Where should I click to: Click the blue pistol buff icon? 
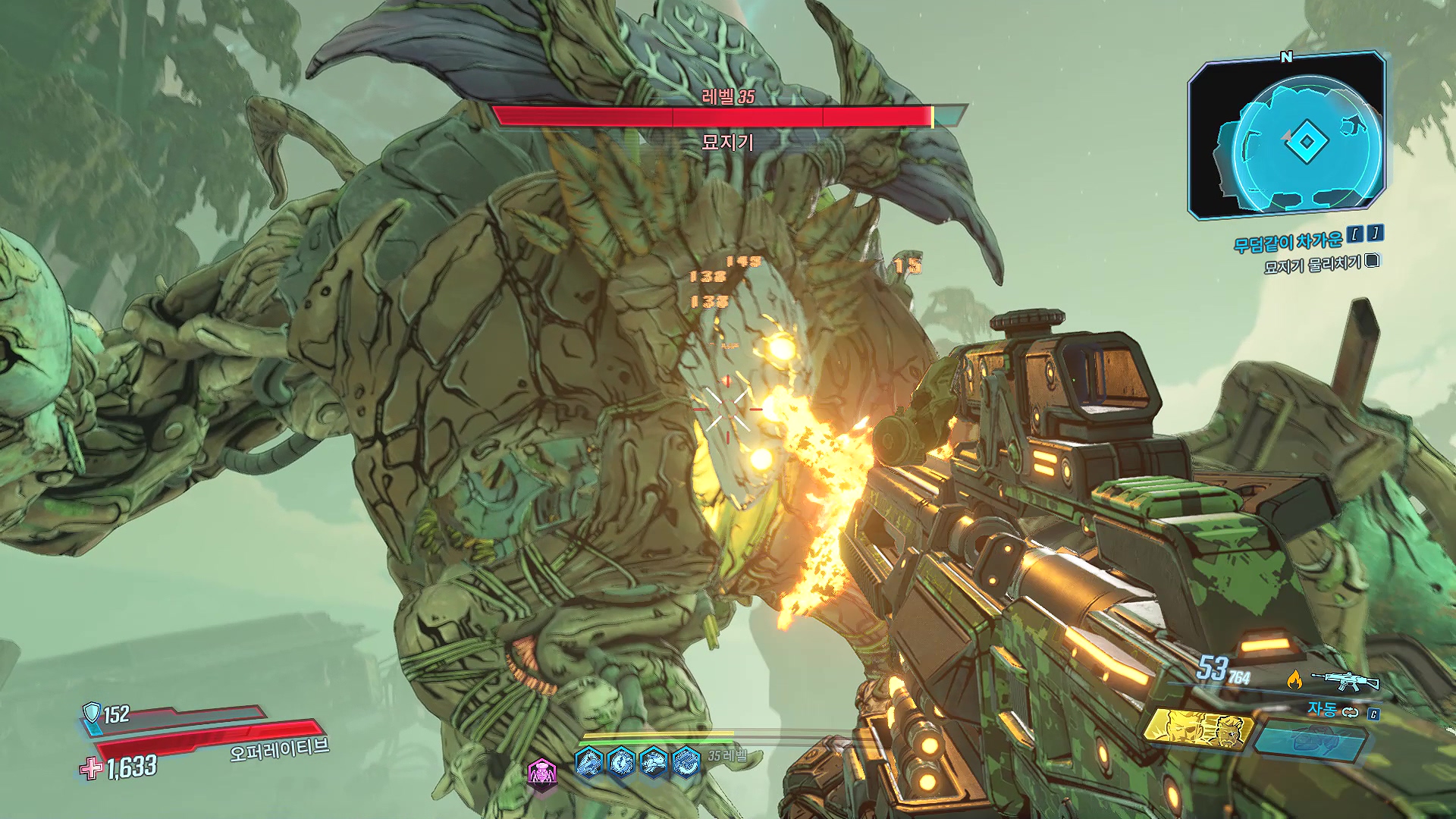[589, 761]
